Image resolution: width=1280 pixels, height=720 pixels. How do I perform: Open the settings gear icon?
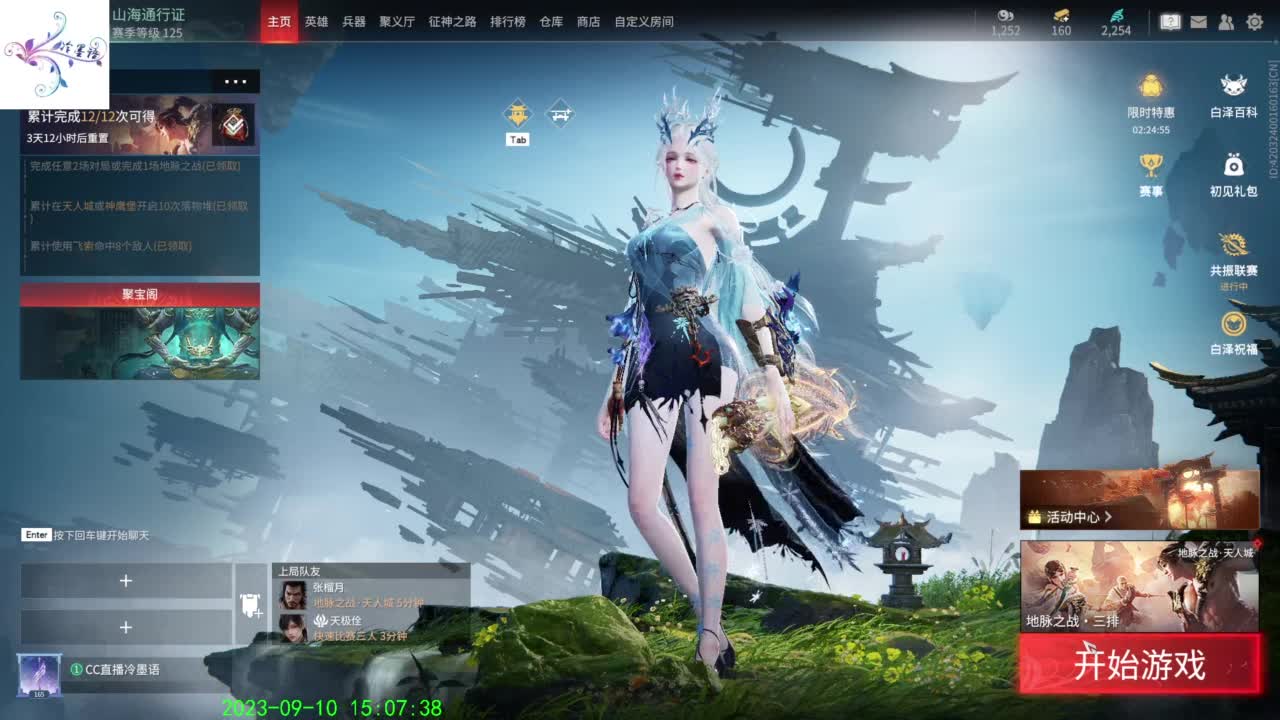pyautogui.click(x=1255, y=22)
